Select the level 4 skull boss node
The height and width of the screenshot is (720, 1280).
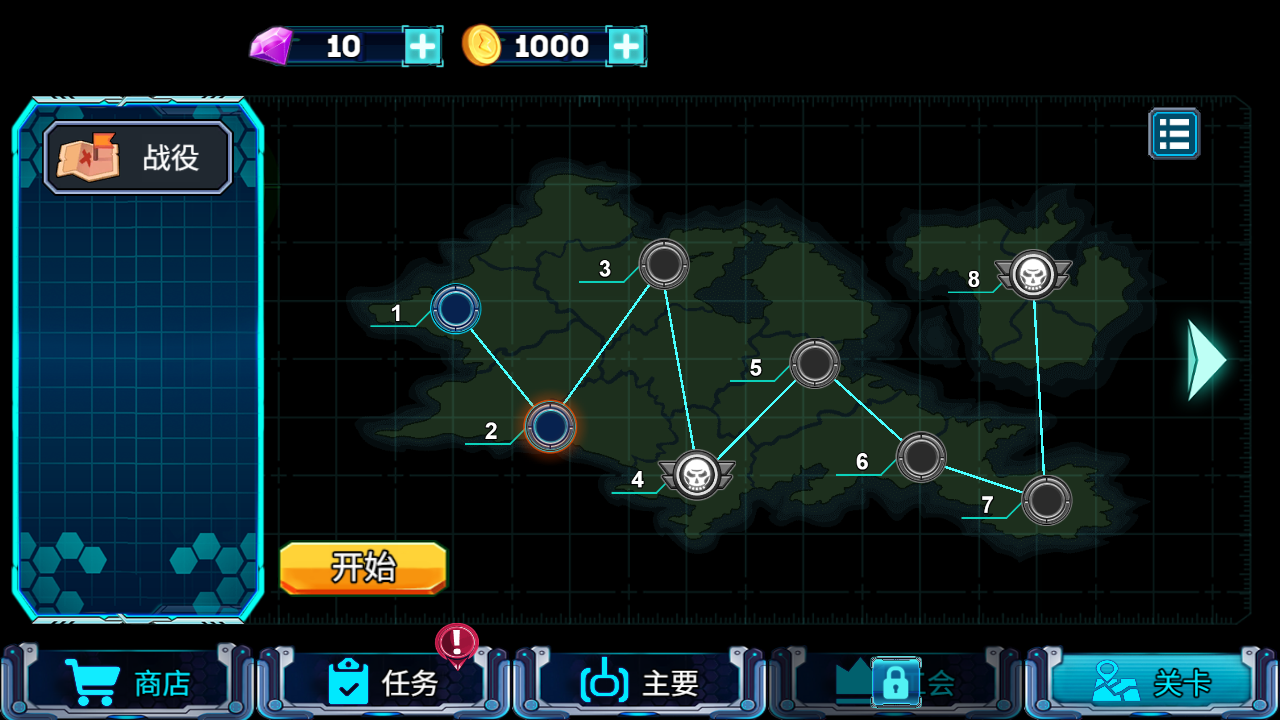point(697,475)
